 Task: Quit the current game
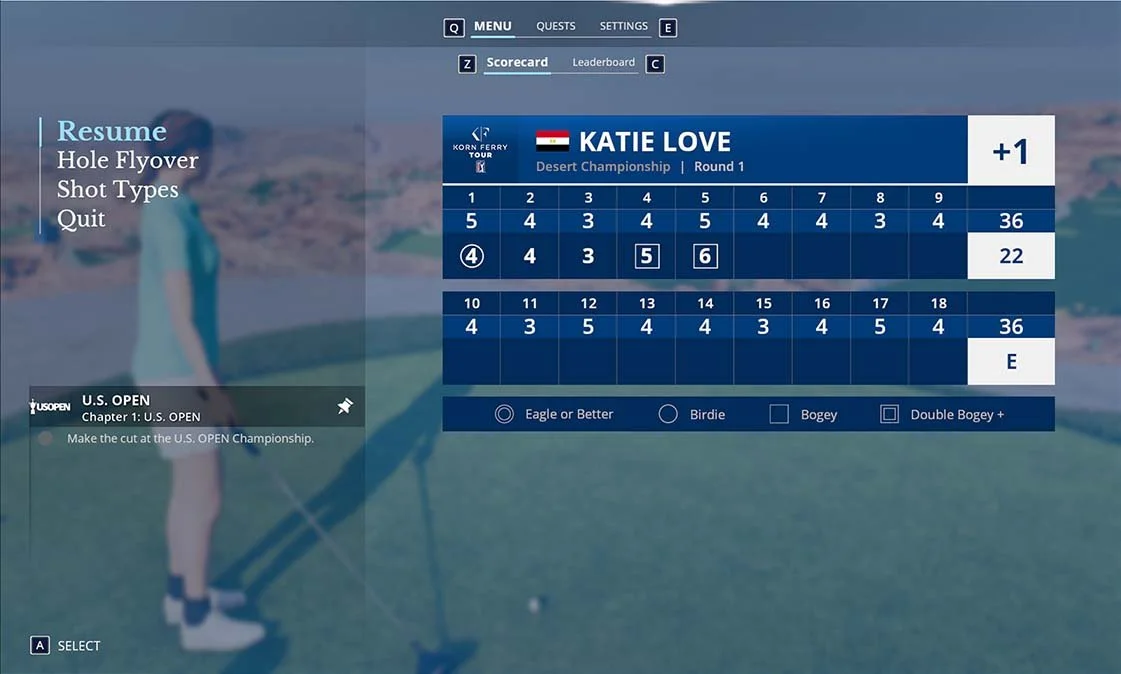coord(81,219)
